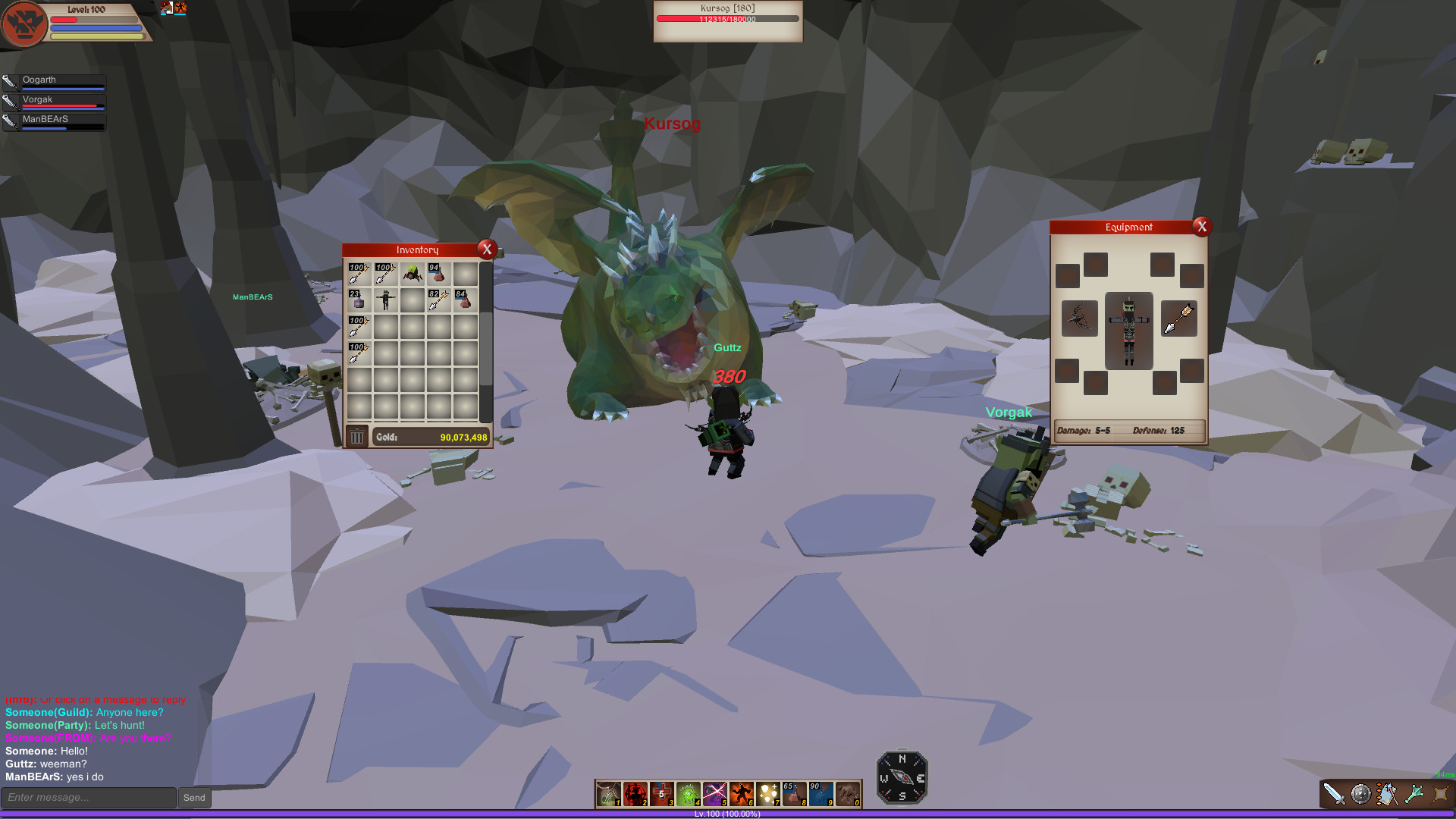Select the sword combat icon in bottom toolbar

[1333, 794]
